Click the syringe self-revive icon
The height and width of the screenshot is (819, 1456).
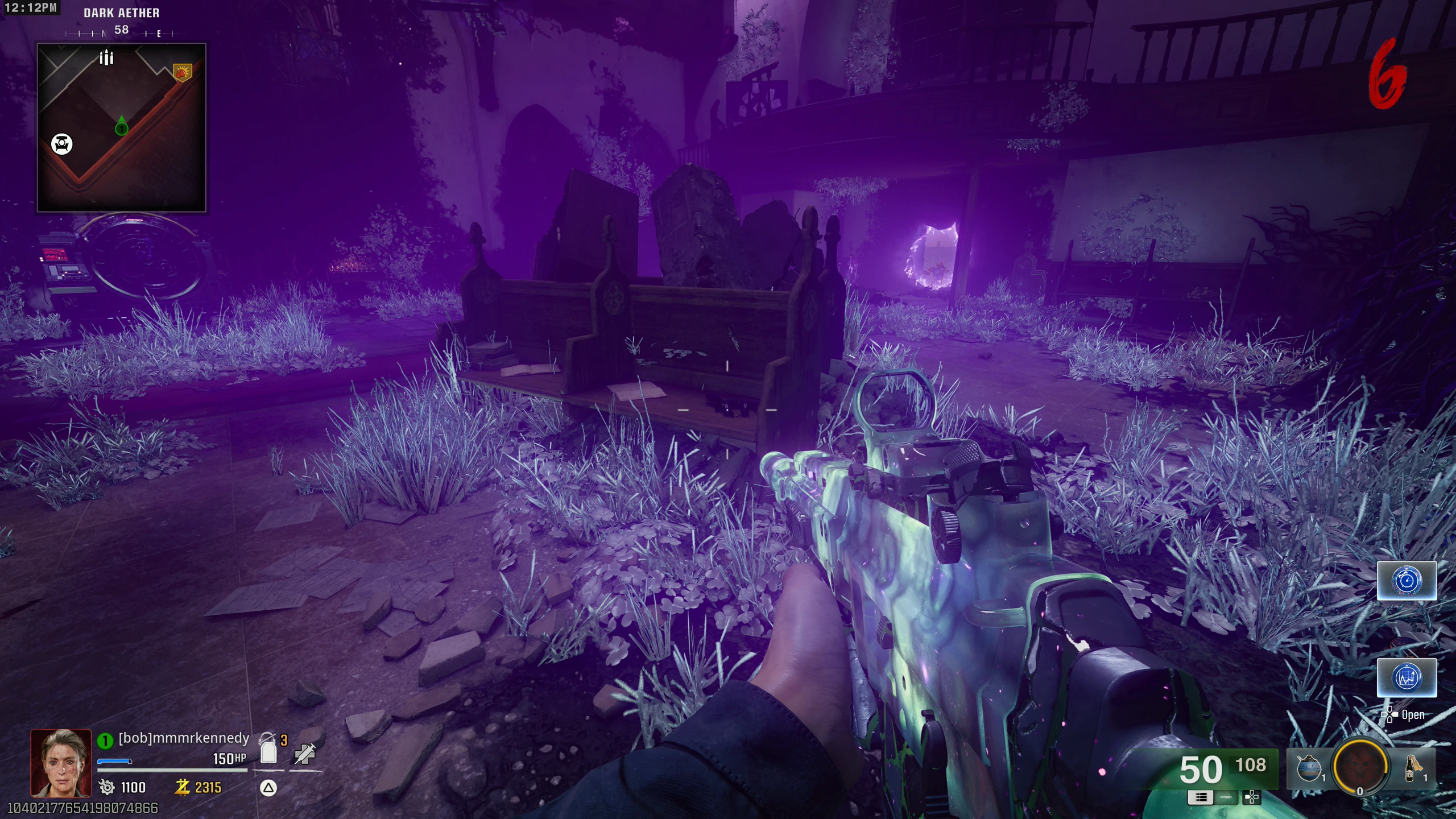pyautogui.click(x=305, y=754)
